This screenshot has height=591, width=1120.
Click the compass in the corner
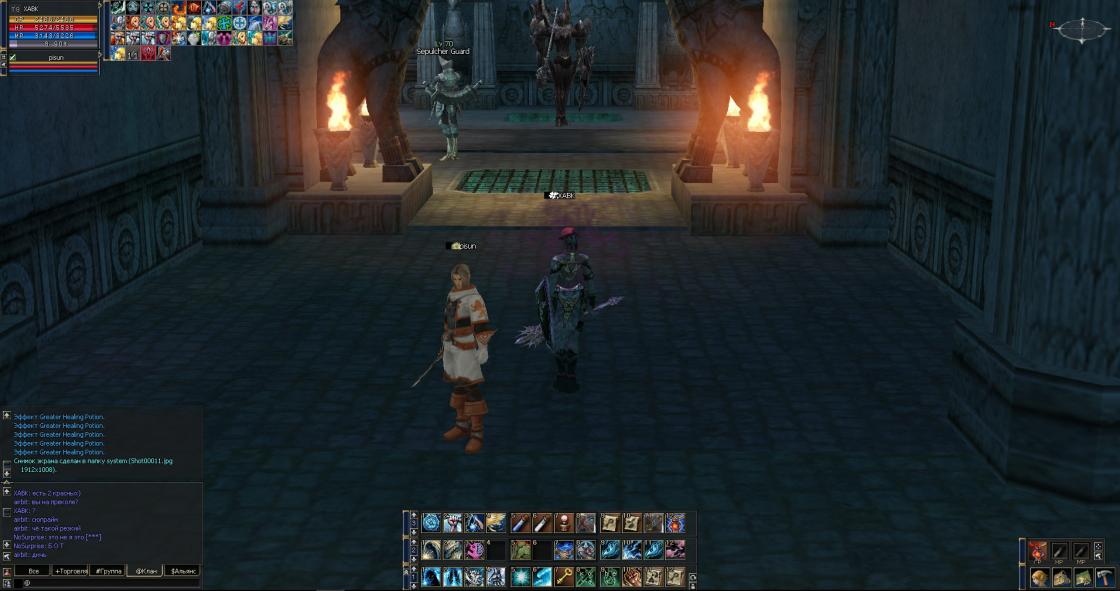1082,30
